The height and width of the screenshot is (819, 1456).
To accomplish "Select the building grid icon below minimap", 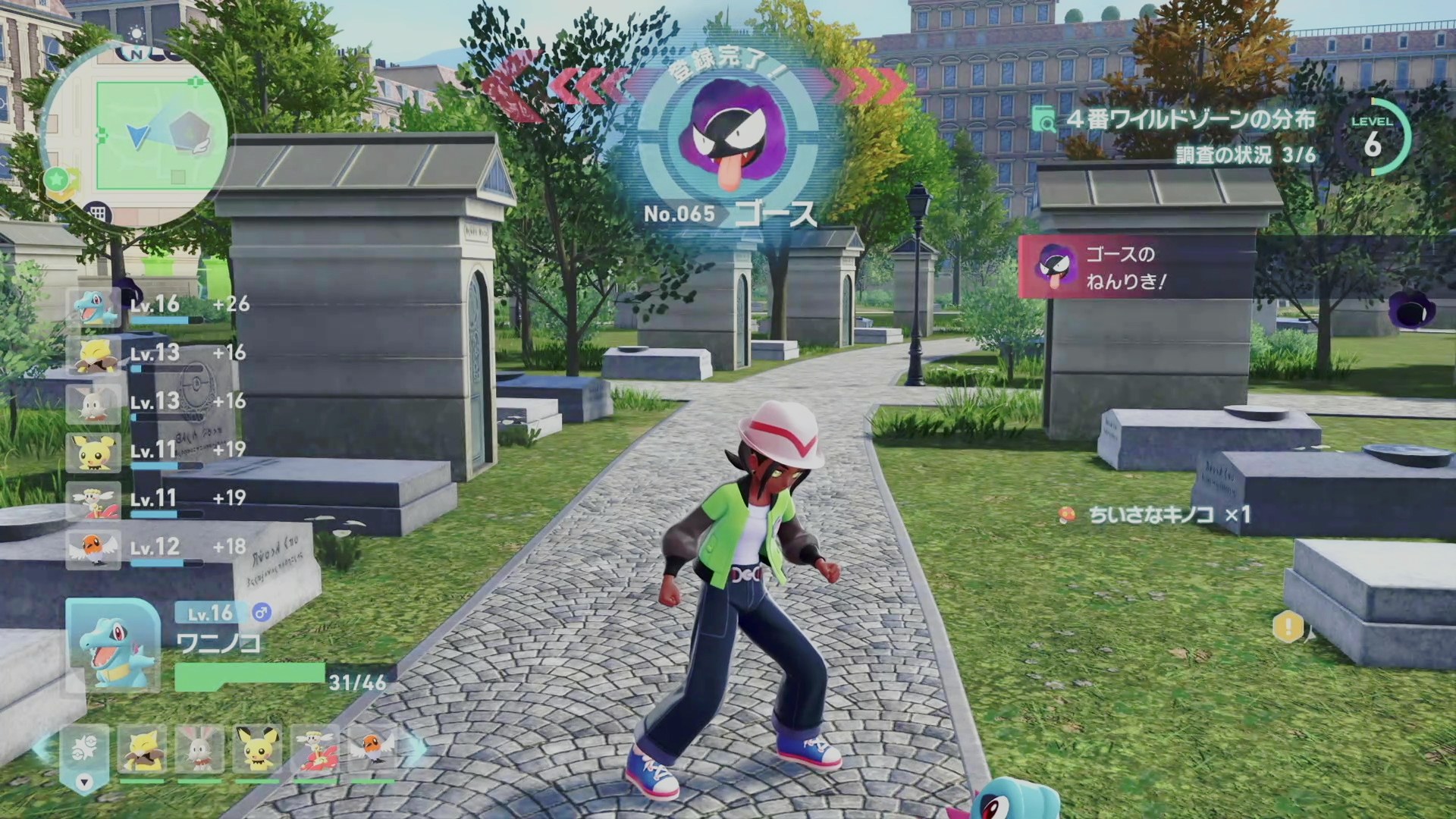I will tap(98, 213).
